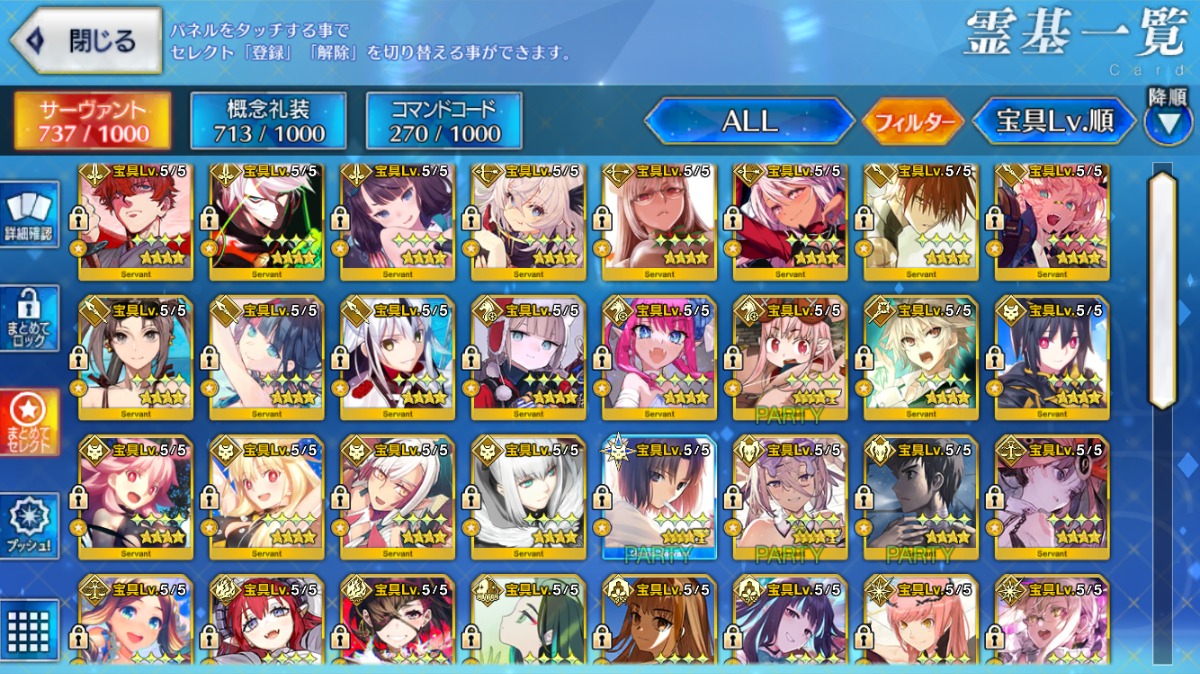Open the フィルター filter options
The image size is (1200, 674).
(x=912, y=122)
